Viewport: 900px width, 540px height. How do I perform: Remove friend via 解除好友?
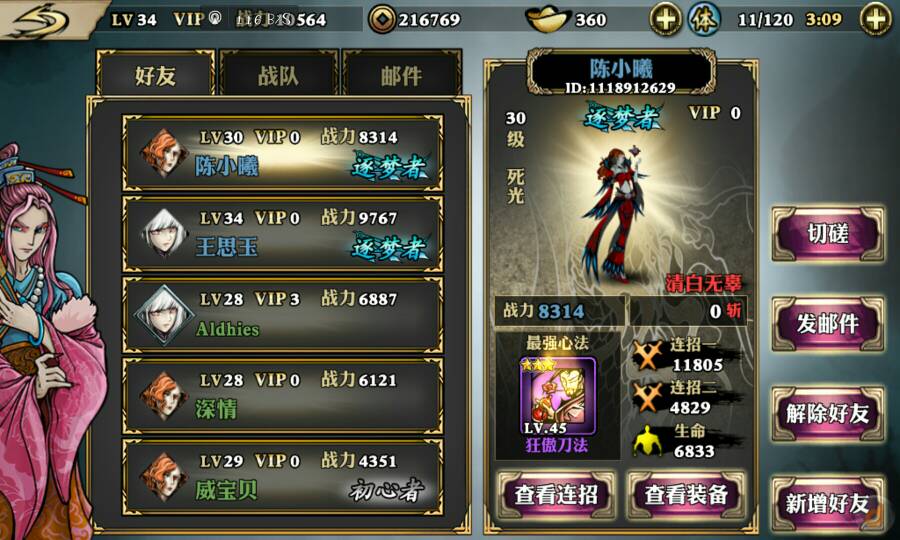coord(828,414)
